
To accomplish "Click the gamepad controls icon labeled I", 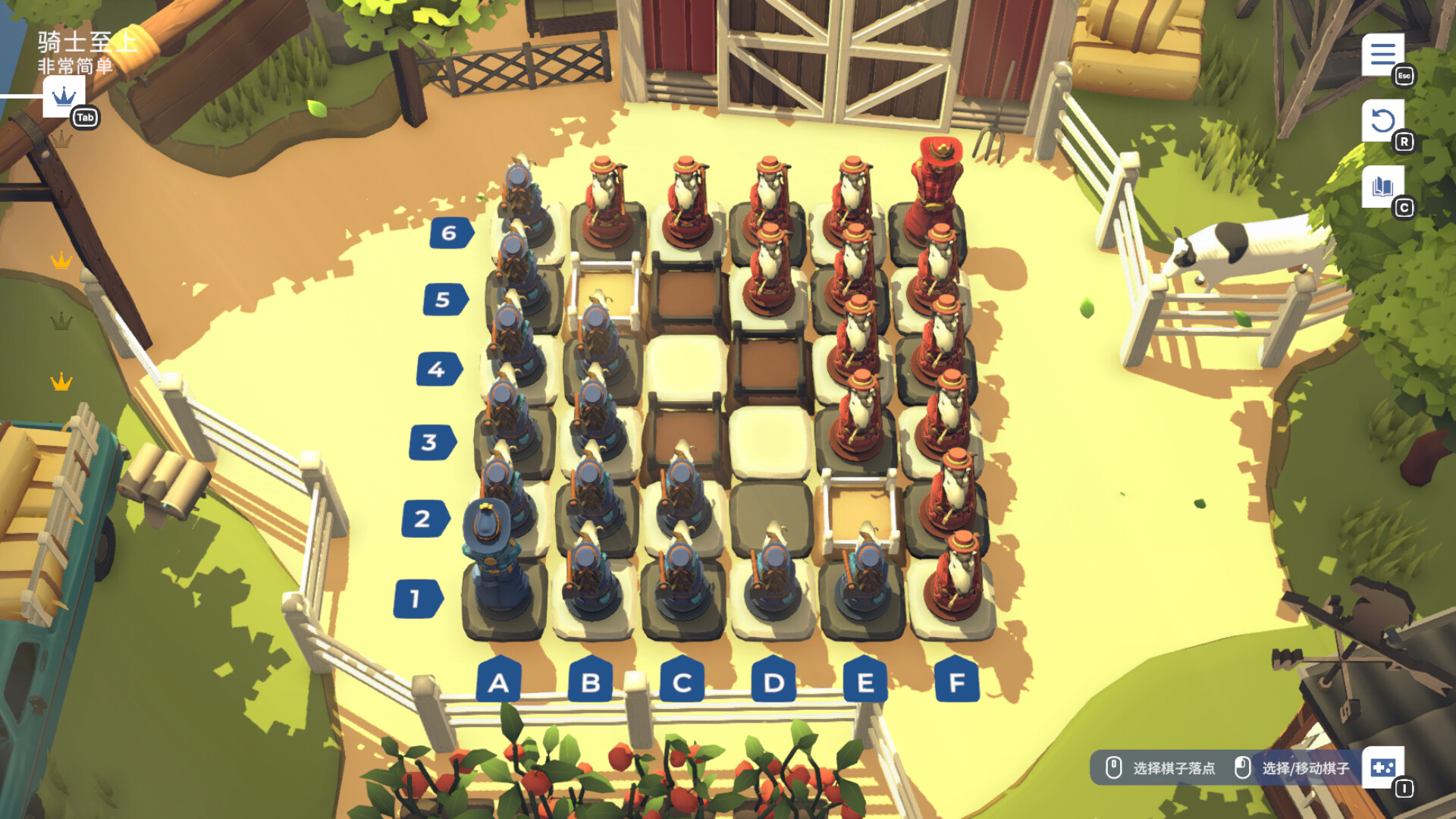I will 1385,769.
